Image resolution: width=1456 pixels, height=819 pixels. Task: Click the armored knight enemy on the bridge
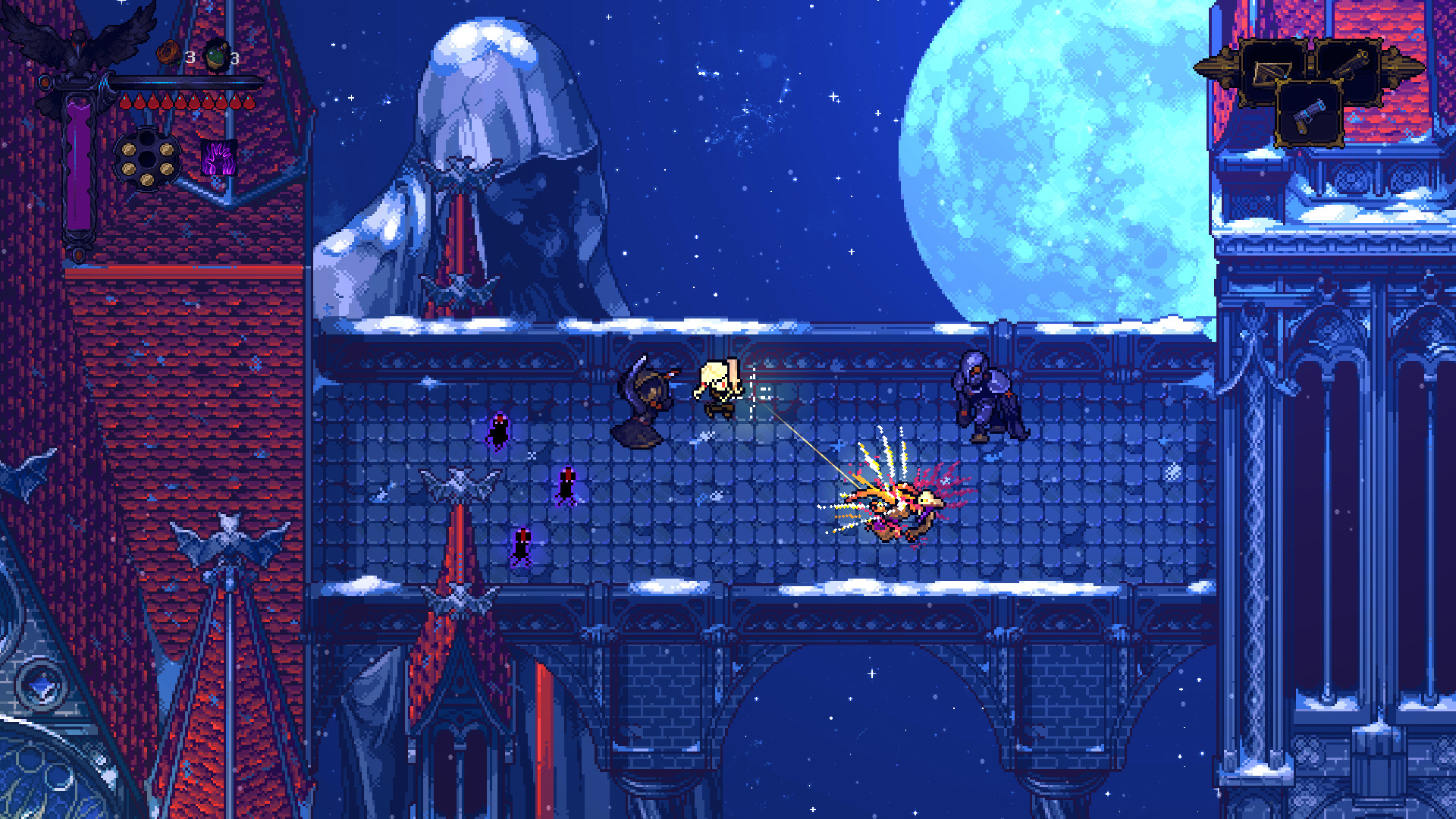tap(986, 394)
